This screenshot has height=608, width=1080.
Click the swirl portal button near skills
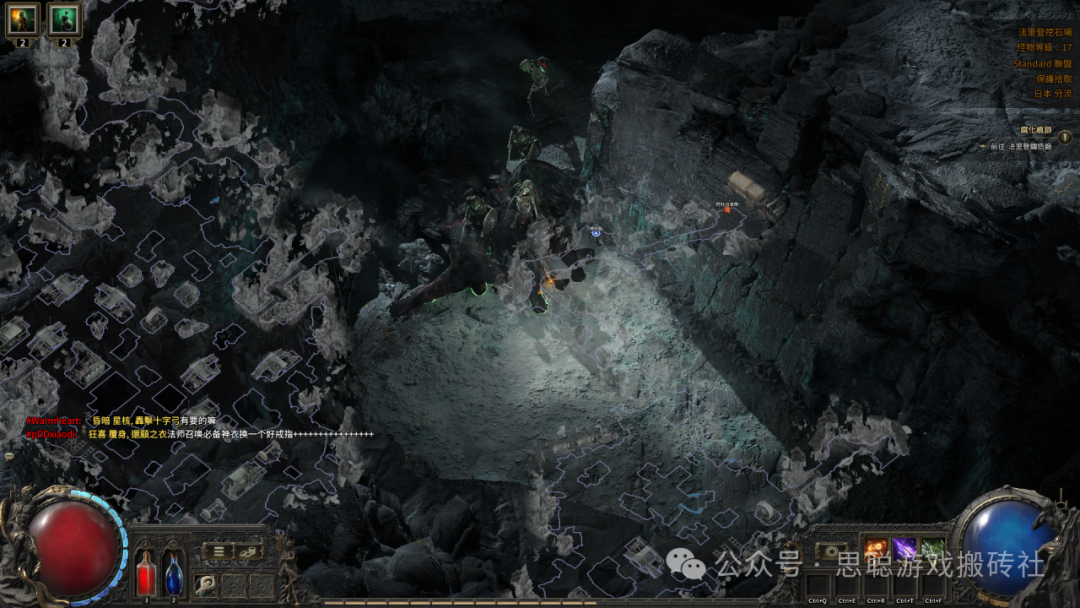[x=829, y=551]
